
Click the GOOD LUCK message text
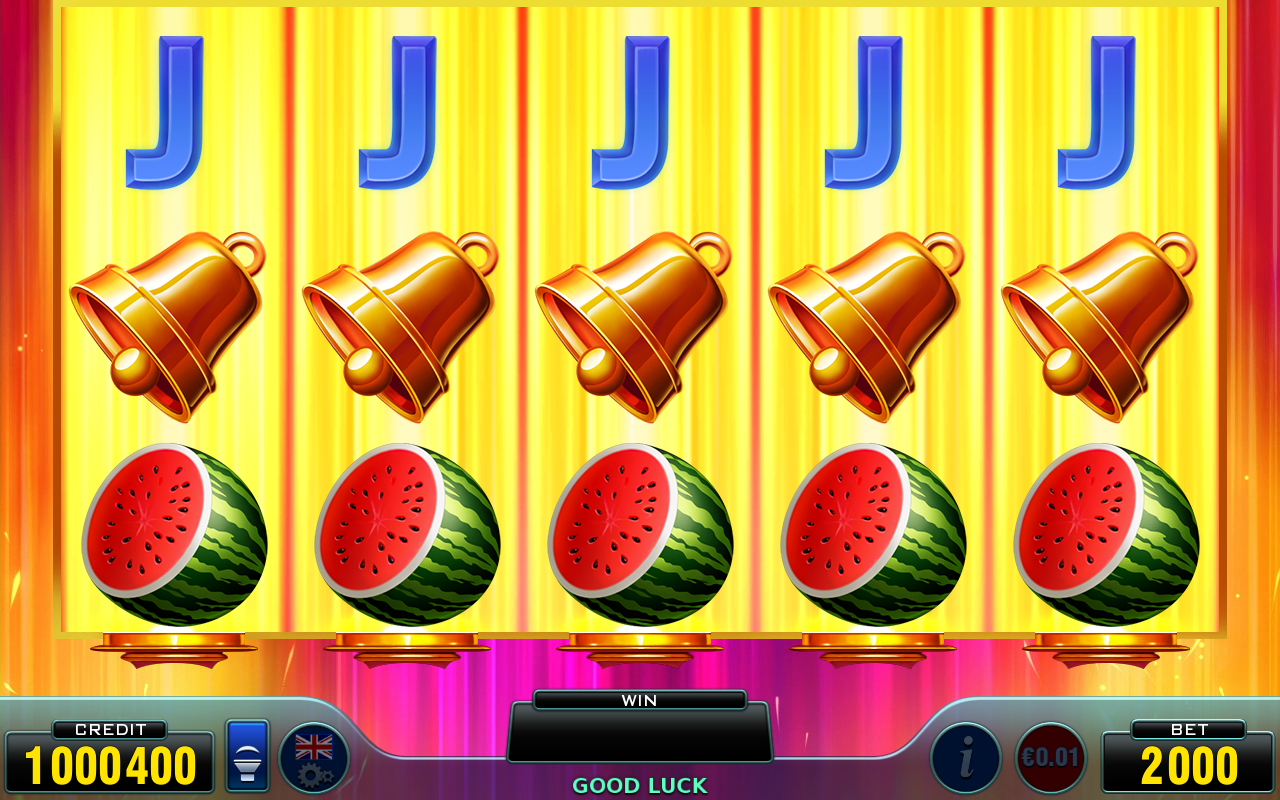click(x=639, y=785)
